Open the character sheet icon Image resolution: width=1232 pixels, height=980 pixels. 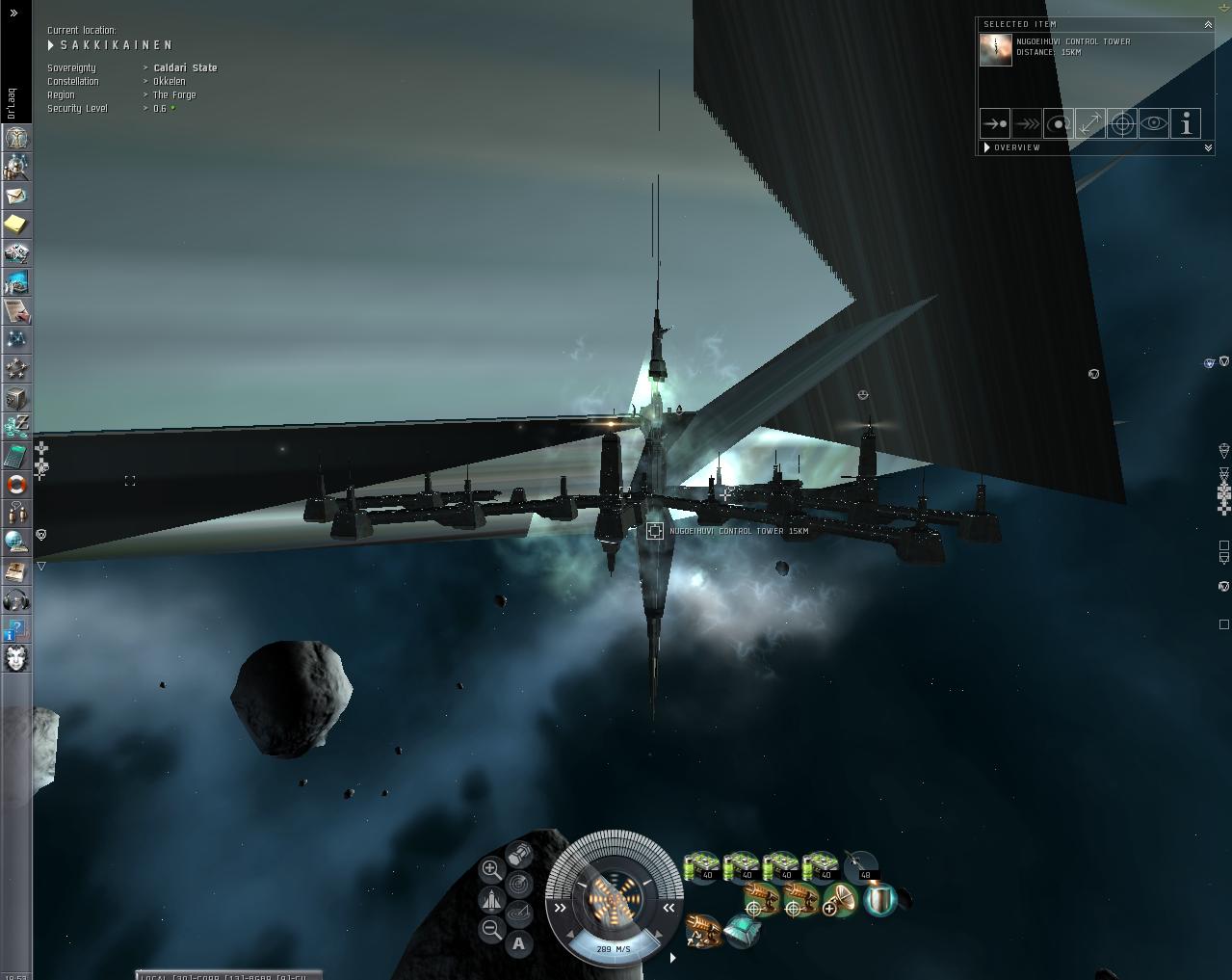[16, 138]
